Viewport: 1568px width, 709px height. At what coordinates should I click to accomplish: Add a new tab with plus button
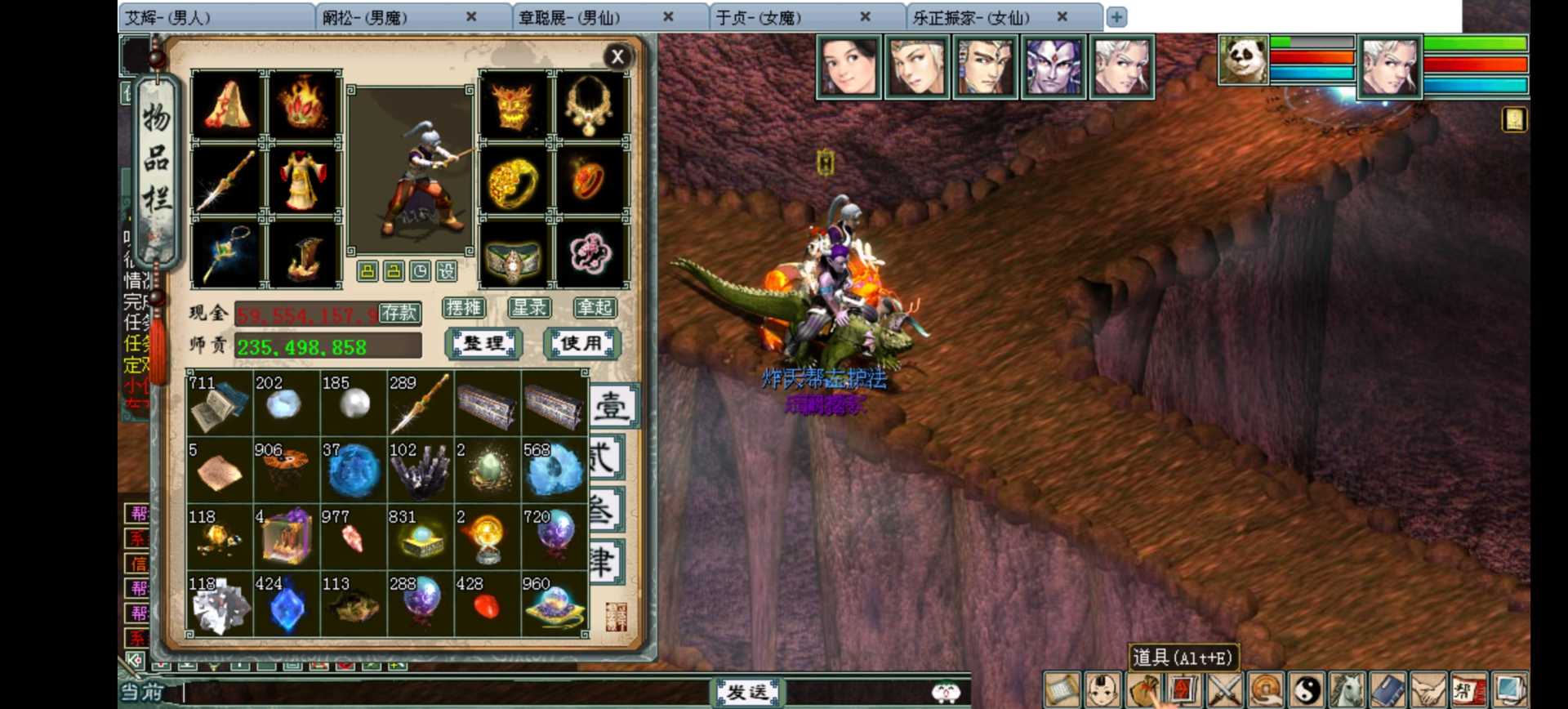1116,17
